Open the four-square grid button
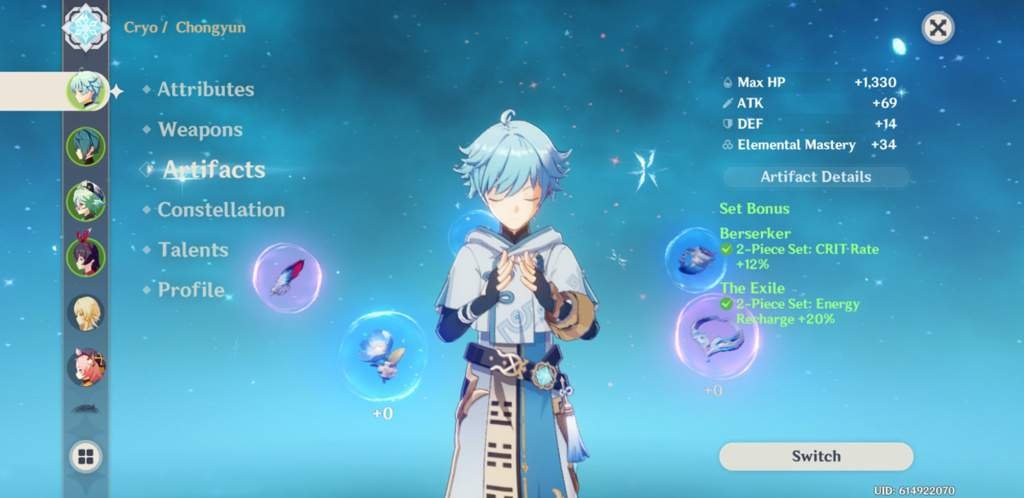 [x=86, y=458]
